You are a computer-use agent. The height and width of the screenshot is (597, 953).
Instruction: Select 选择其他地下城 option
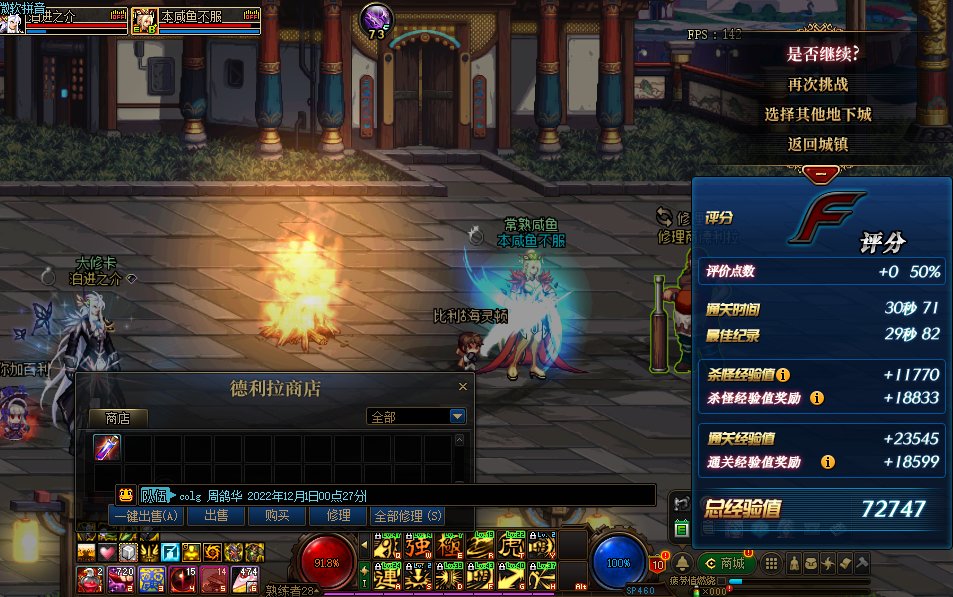point(817,114)
